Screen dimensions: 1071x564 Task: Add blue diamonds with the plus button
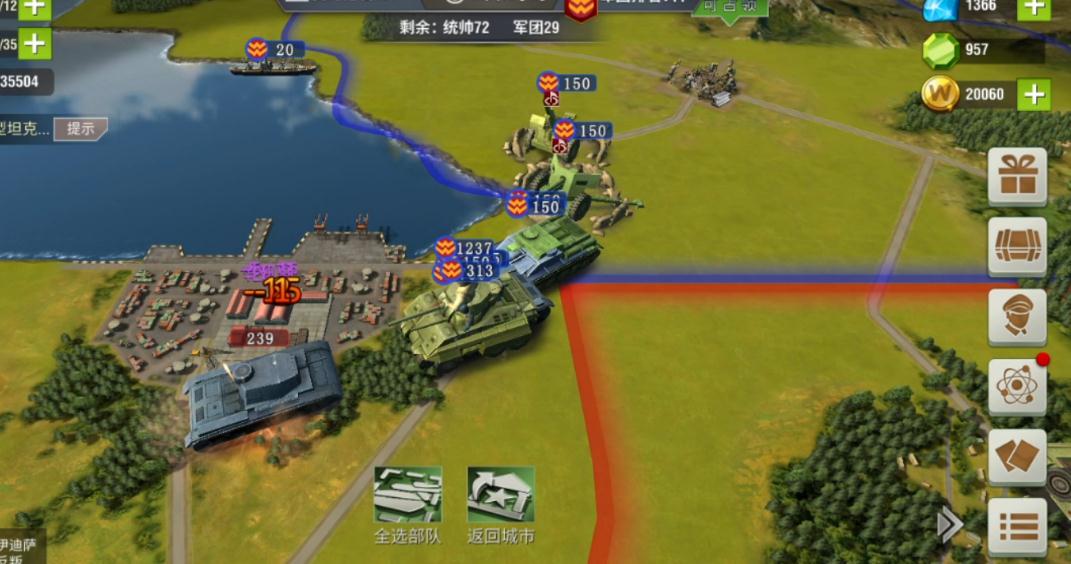[1033, 8]
